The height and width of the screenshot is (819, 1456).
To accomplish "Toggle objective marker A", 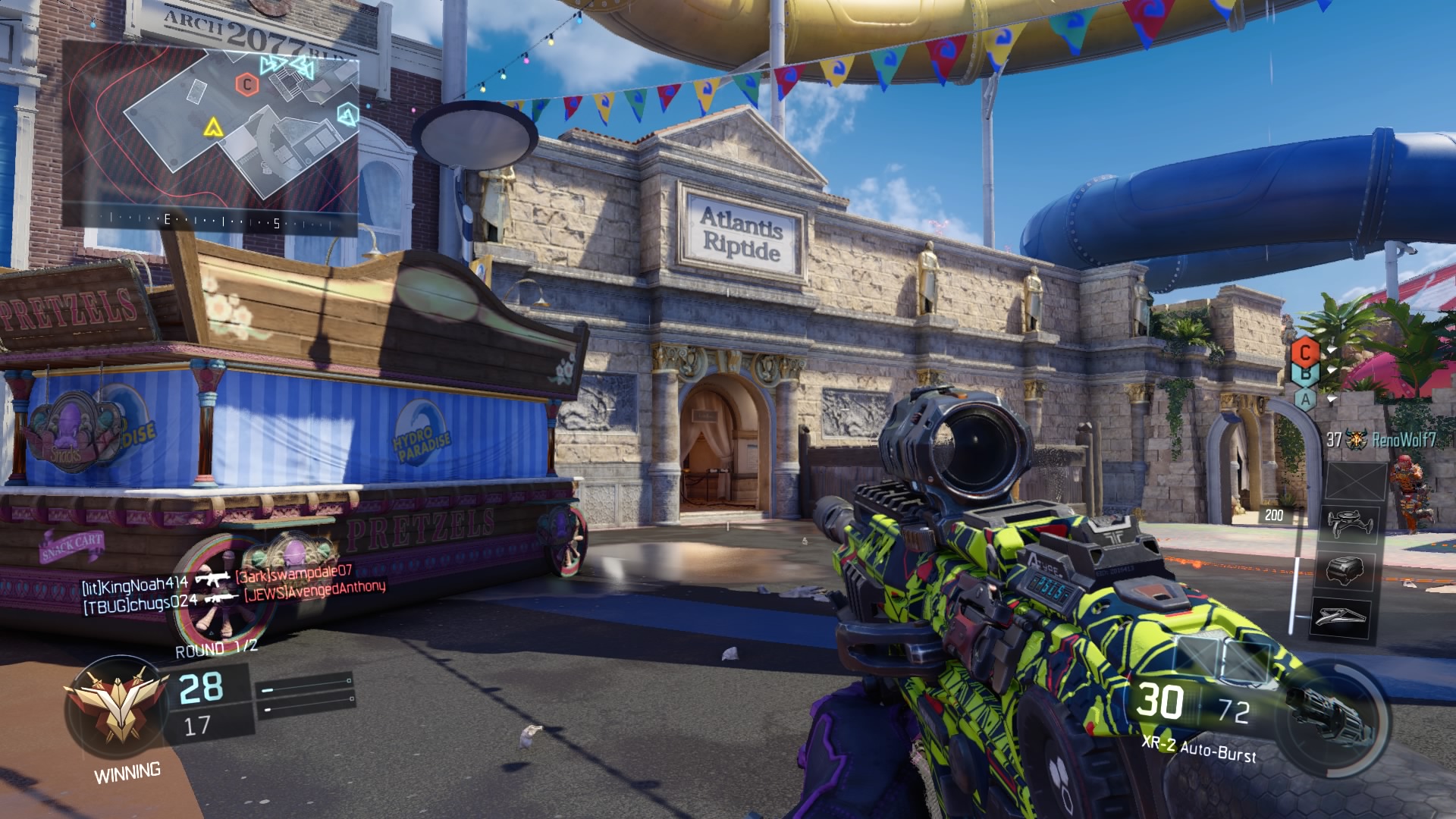I will [x=1306, y=400].
